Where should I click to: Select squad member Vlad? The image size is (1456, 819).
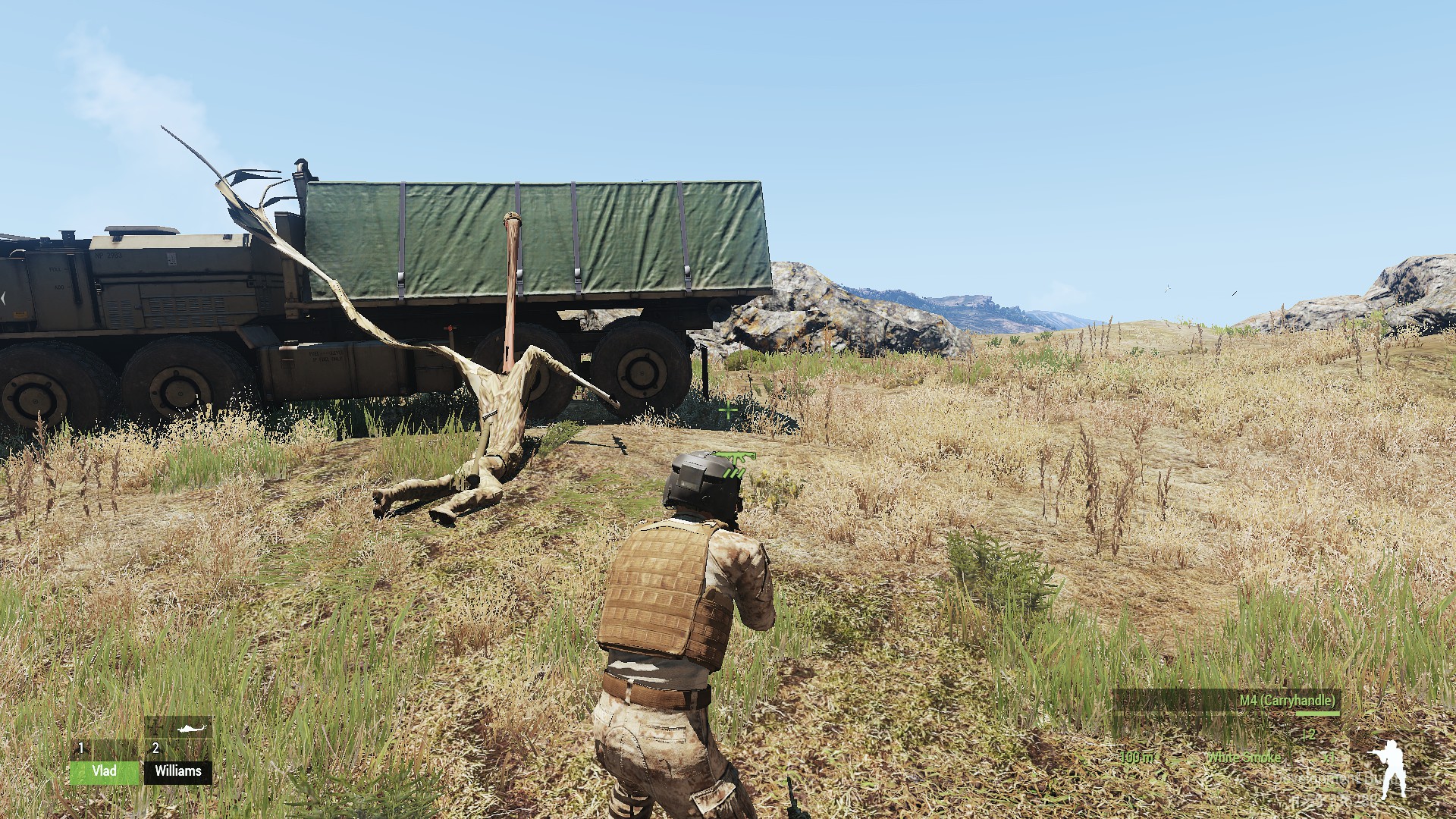click(105, 771)
